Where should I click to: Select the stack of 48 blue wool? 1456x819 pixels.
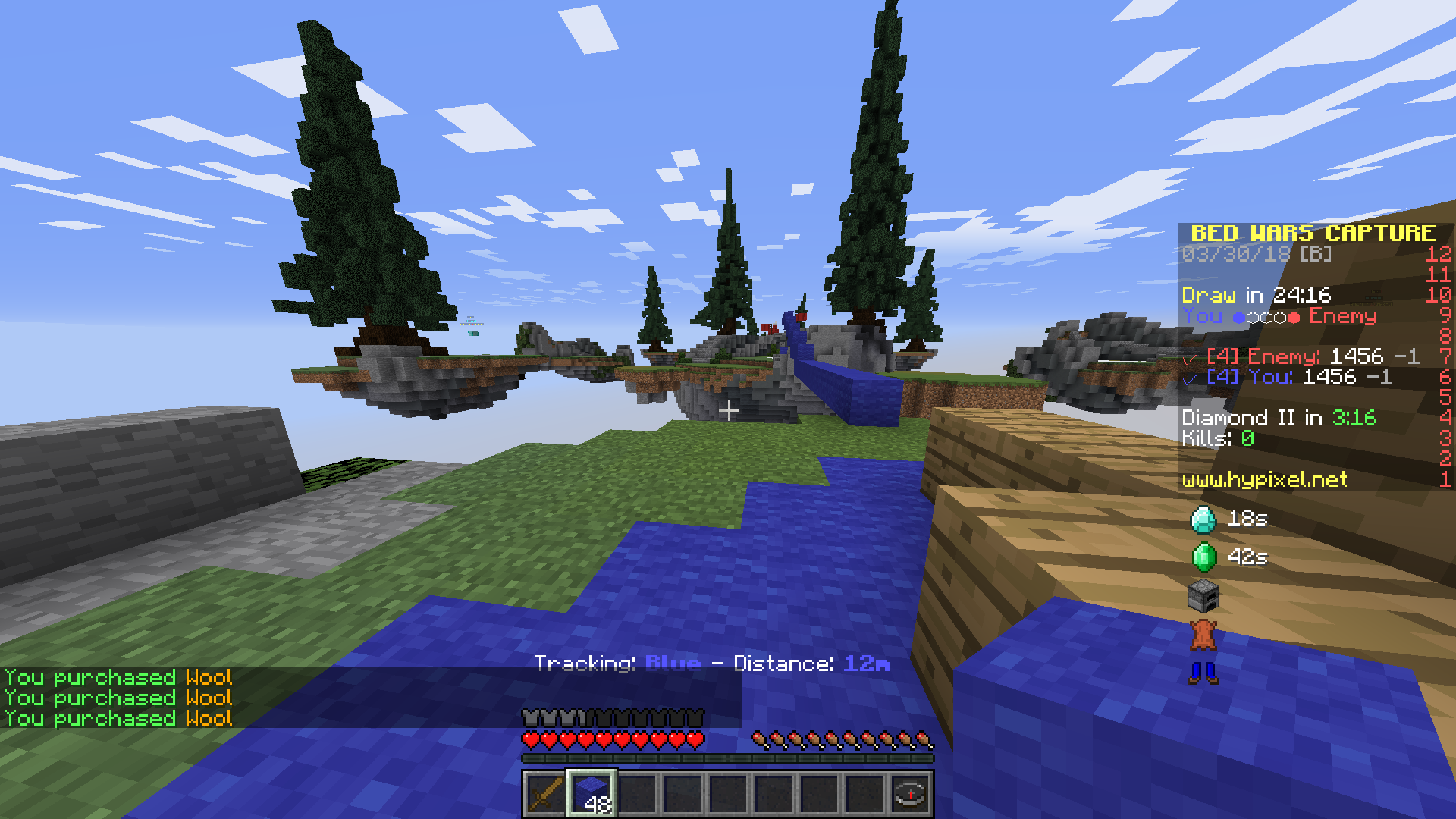591,793
